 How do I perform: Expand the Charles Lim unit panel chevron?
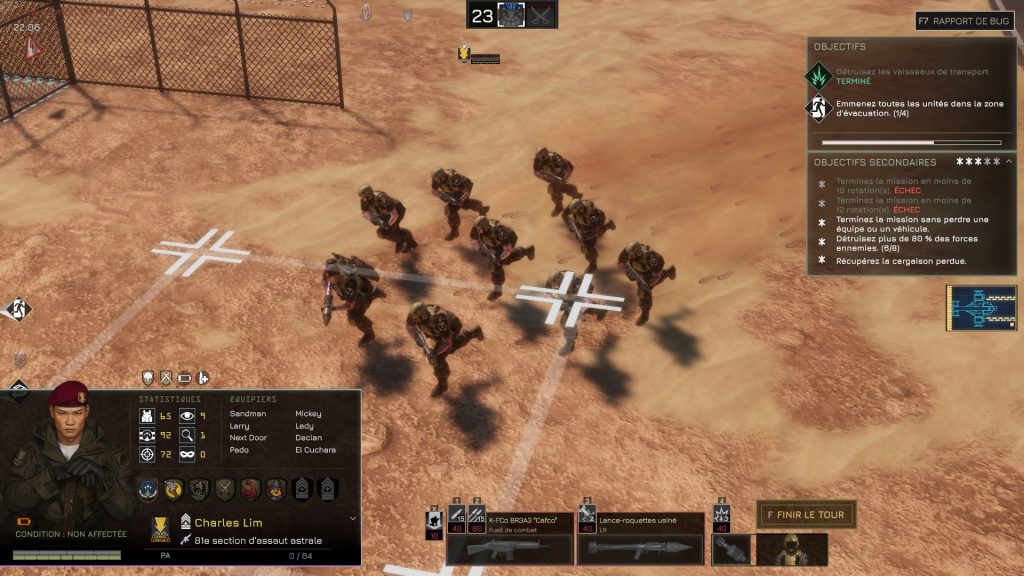click(x=352, y=518)
